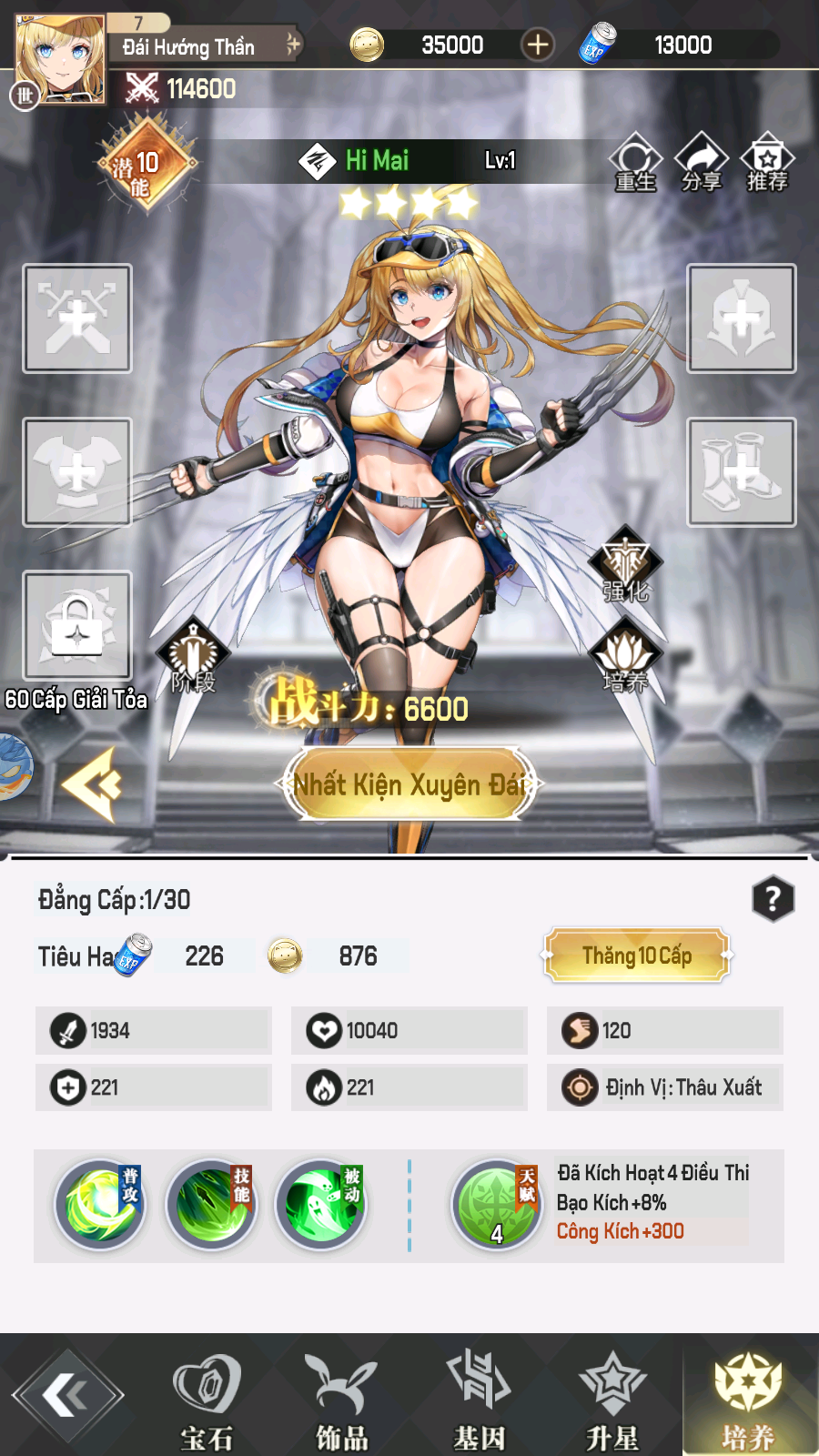The height and width of the screenshot is (1456, 819).
Task: Select the empty armor equipment slot
Action: [77, 472]
